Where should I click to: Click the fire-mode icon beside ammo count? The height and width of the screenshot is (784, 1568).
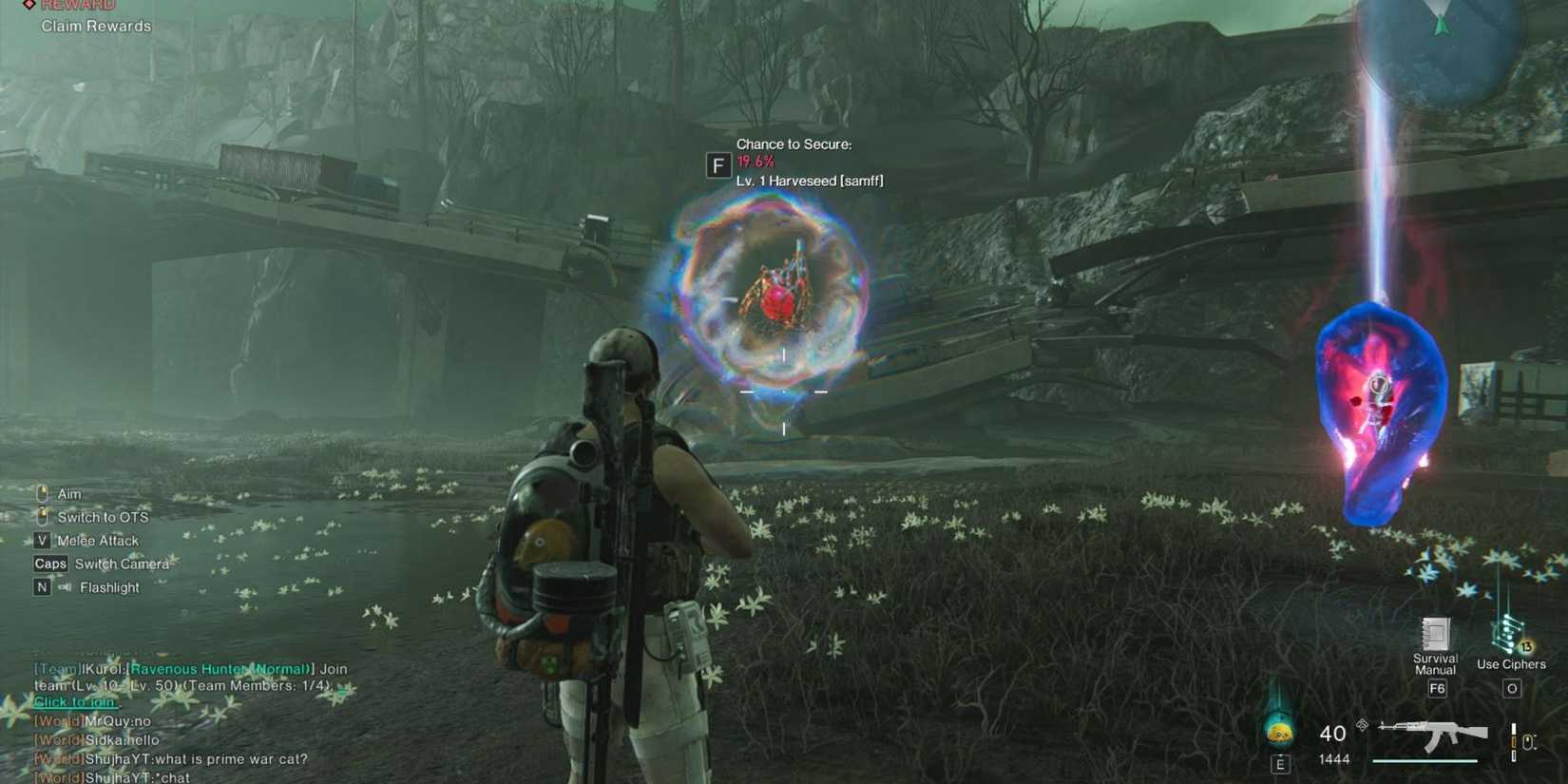point(1362,725)
